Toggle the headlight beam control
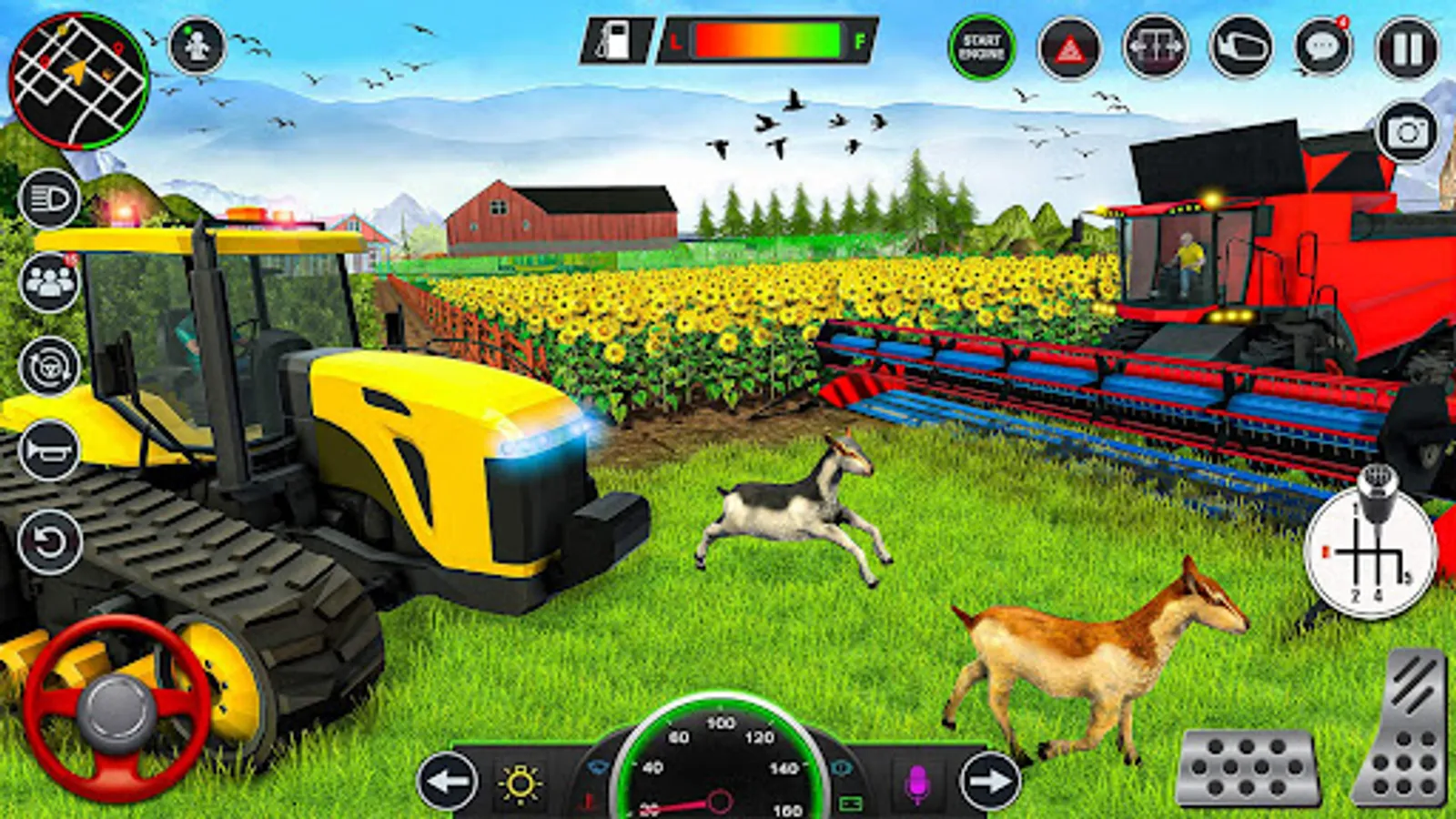Screen dimensions: 1456x819 50,201
